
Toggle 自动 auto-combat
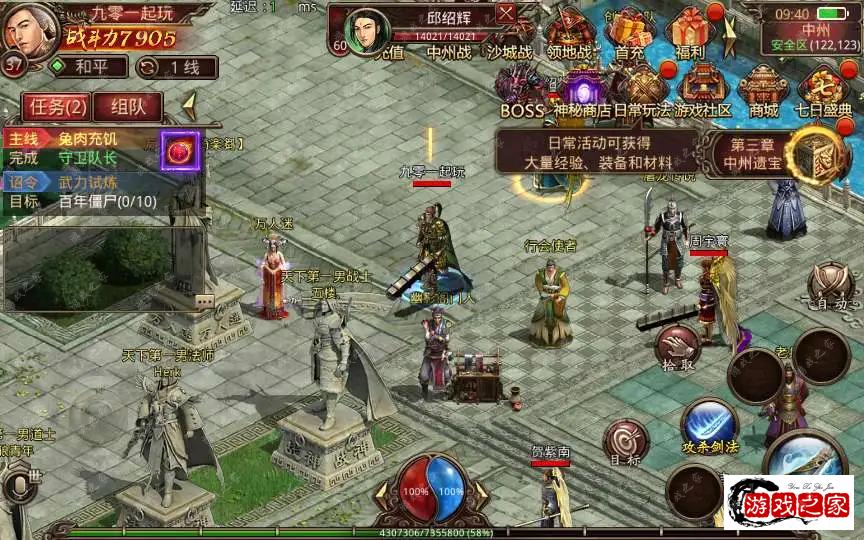(831, 284)
